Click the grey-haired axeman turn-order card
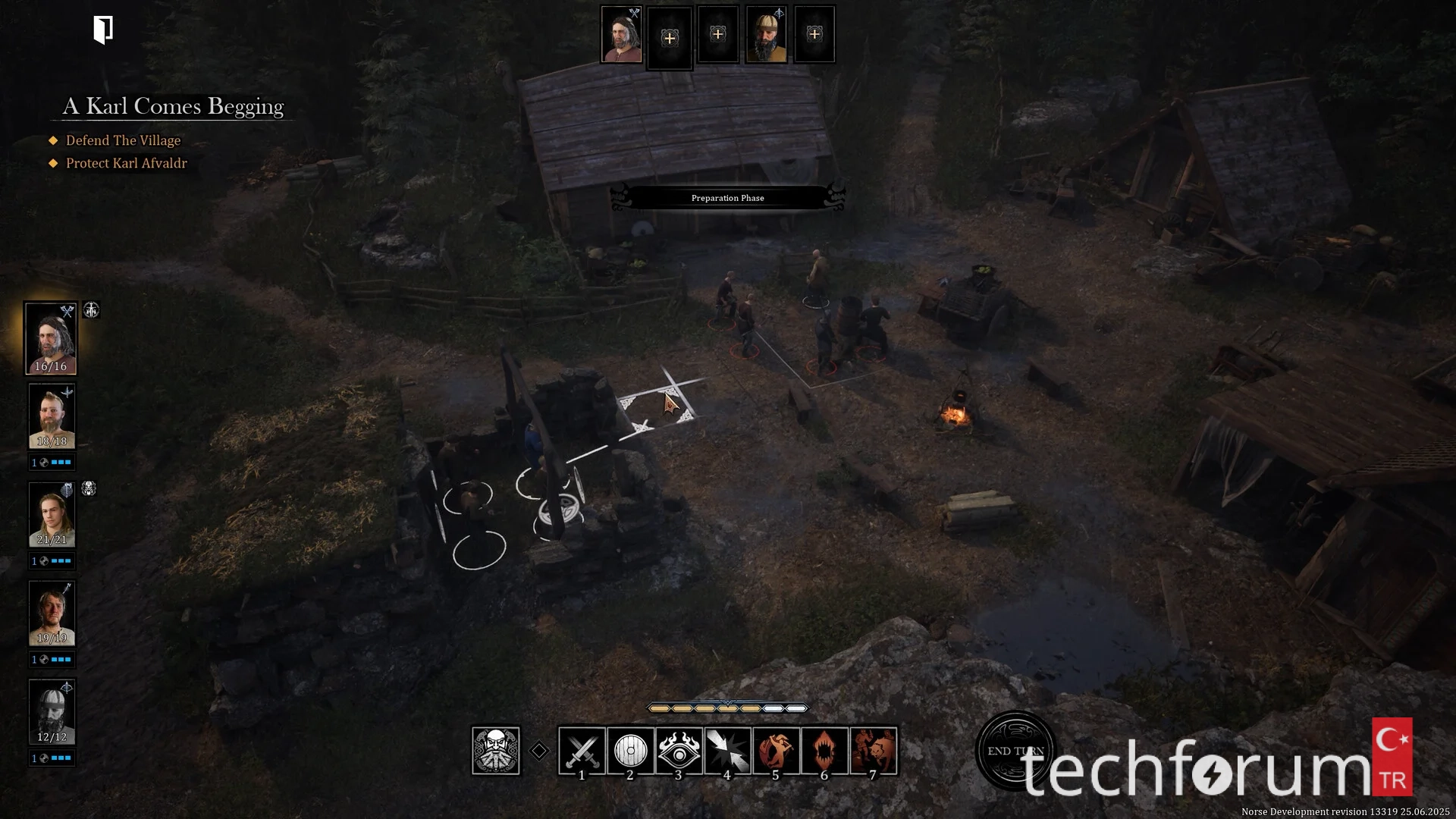This screenshot has width=1456, height=819. (x=621, y=35)
